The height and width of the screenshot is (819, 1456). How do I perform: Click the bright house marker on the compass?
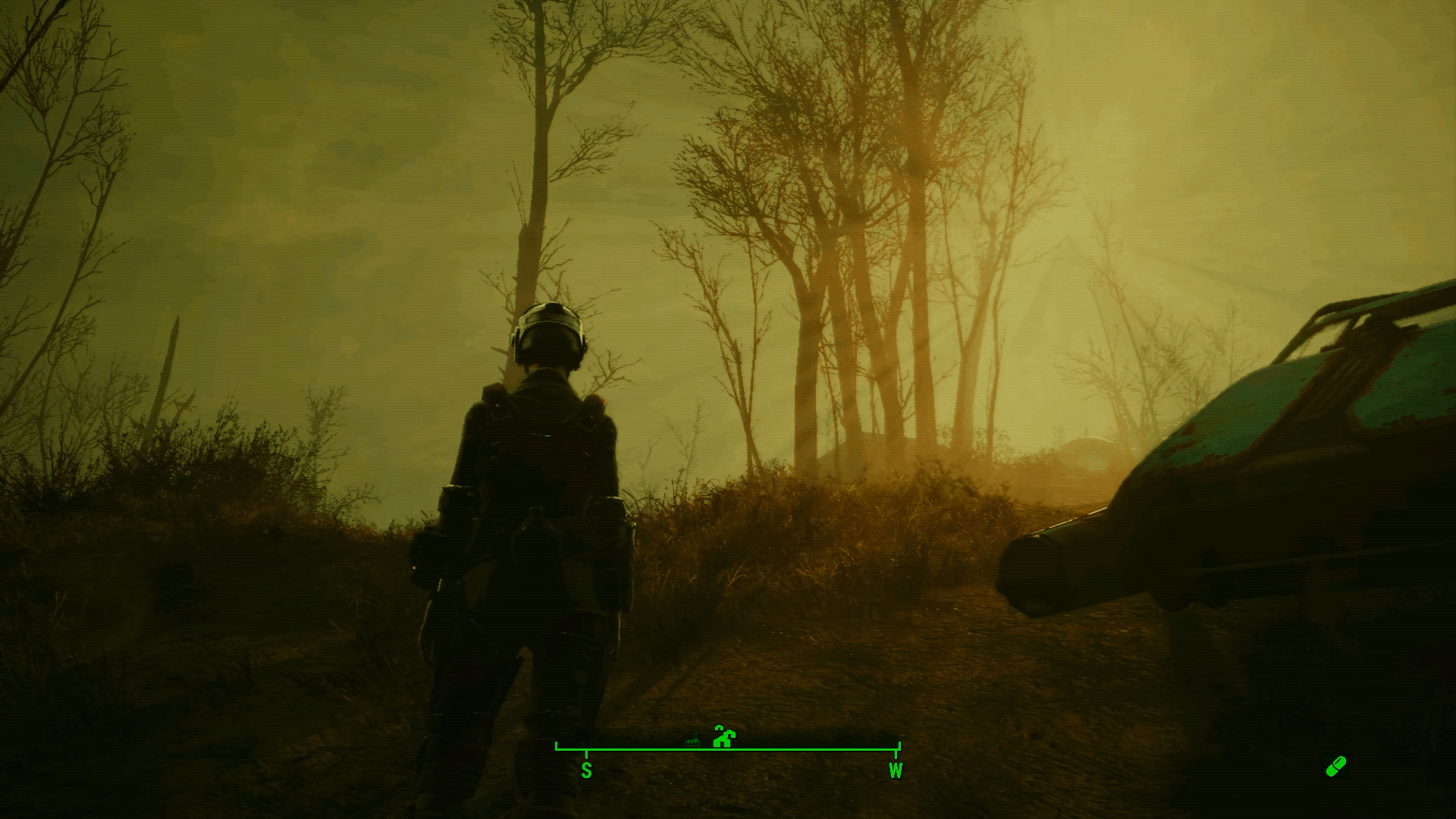click(725, 737)
